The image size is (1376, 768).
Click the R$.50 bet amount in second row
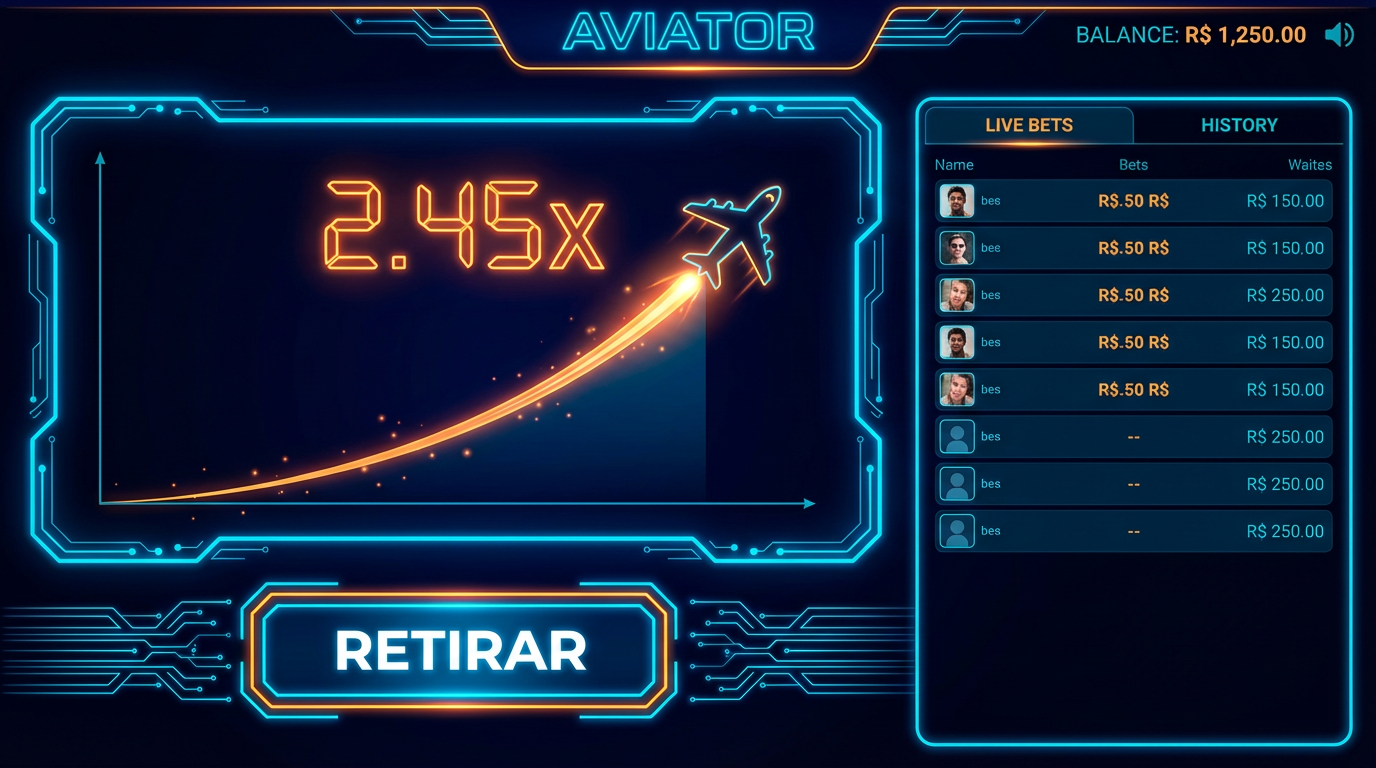pyautogui.click(x=1133, y=248)
